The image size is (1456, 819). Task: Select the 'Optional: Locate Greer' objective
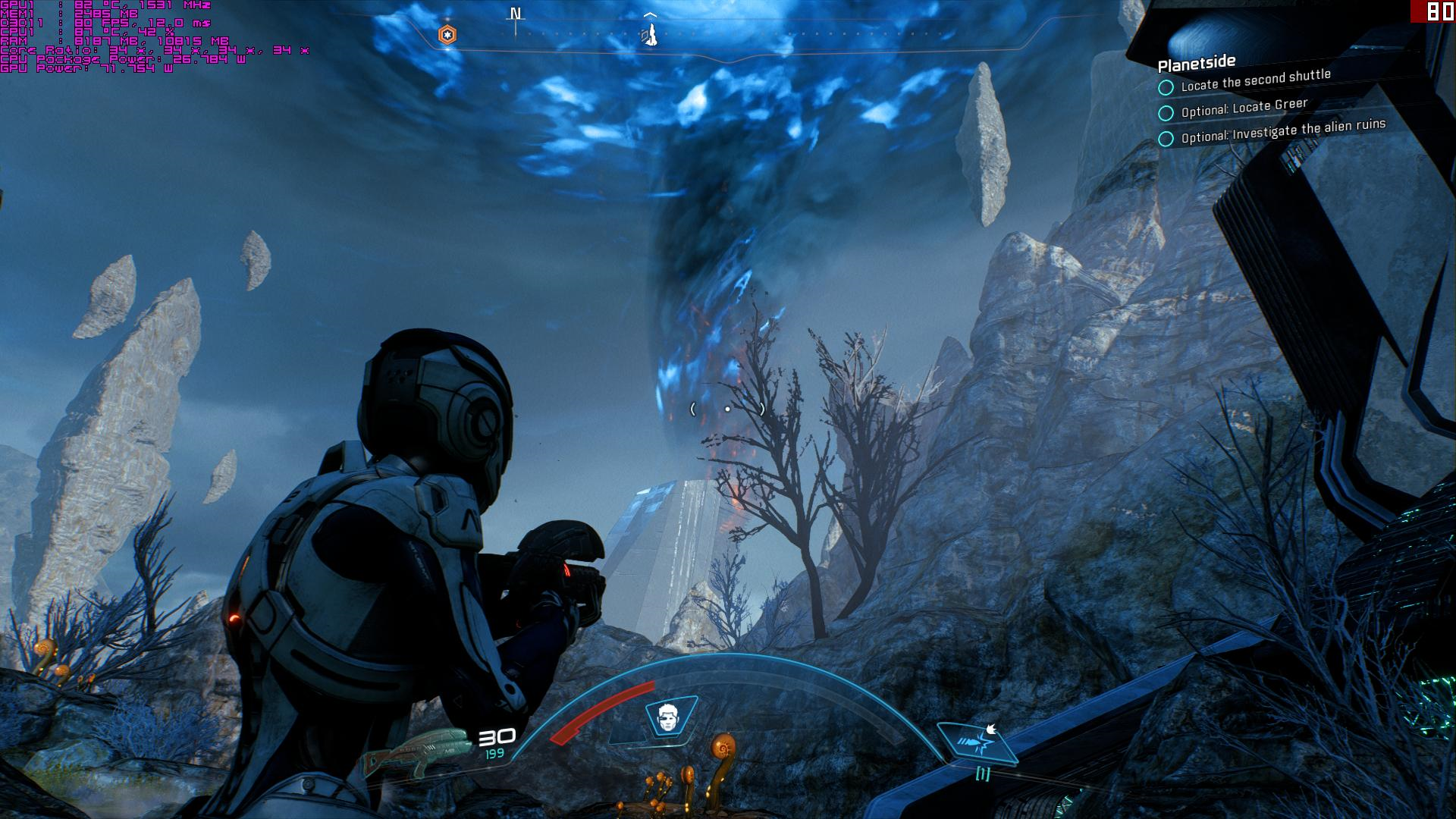(1244, 108)
